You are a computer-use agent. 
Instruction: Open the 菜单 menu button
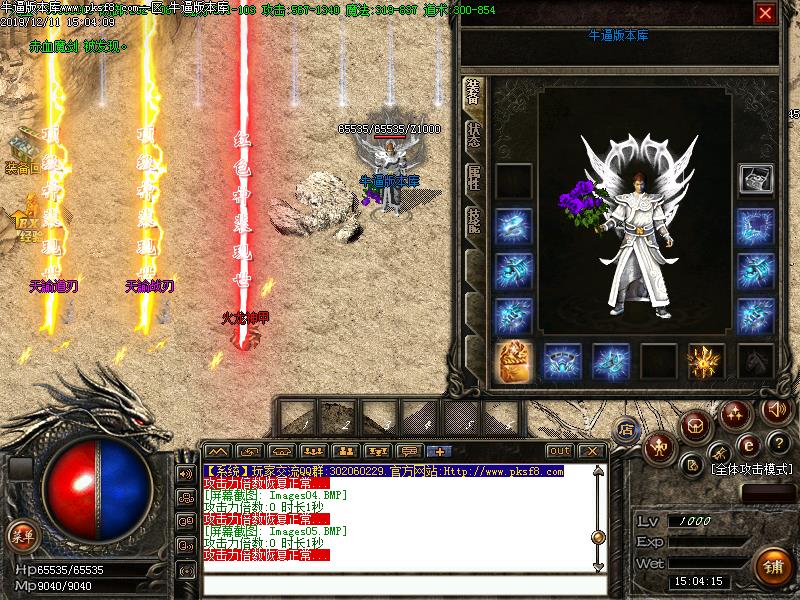pos(22,534)
